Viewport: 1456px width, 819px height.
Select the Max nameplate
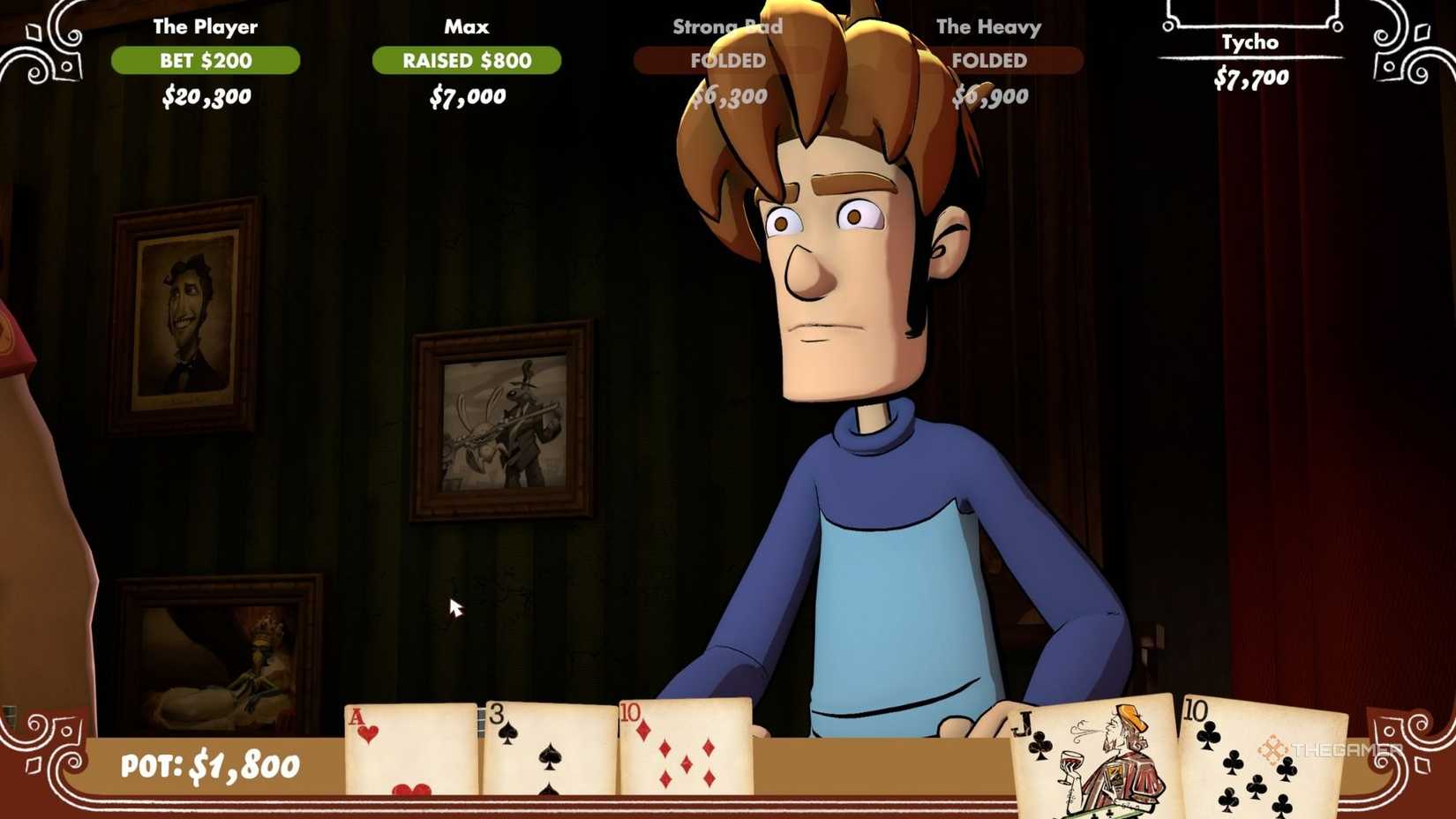[467, 26]
